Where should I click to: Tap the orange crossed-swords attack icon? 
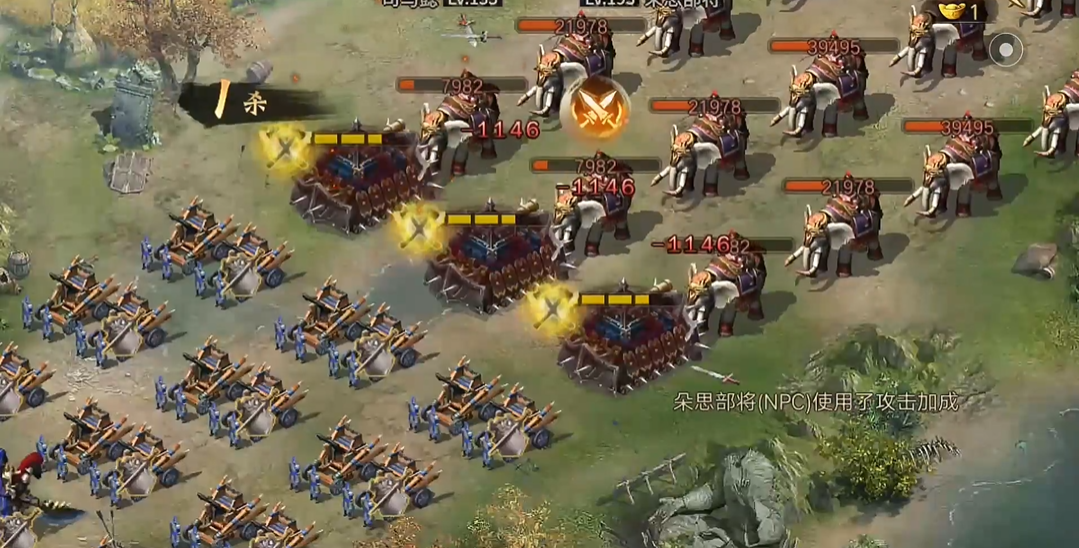(594, 109)
